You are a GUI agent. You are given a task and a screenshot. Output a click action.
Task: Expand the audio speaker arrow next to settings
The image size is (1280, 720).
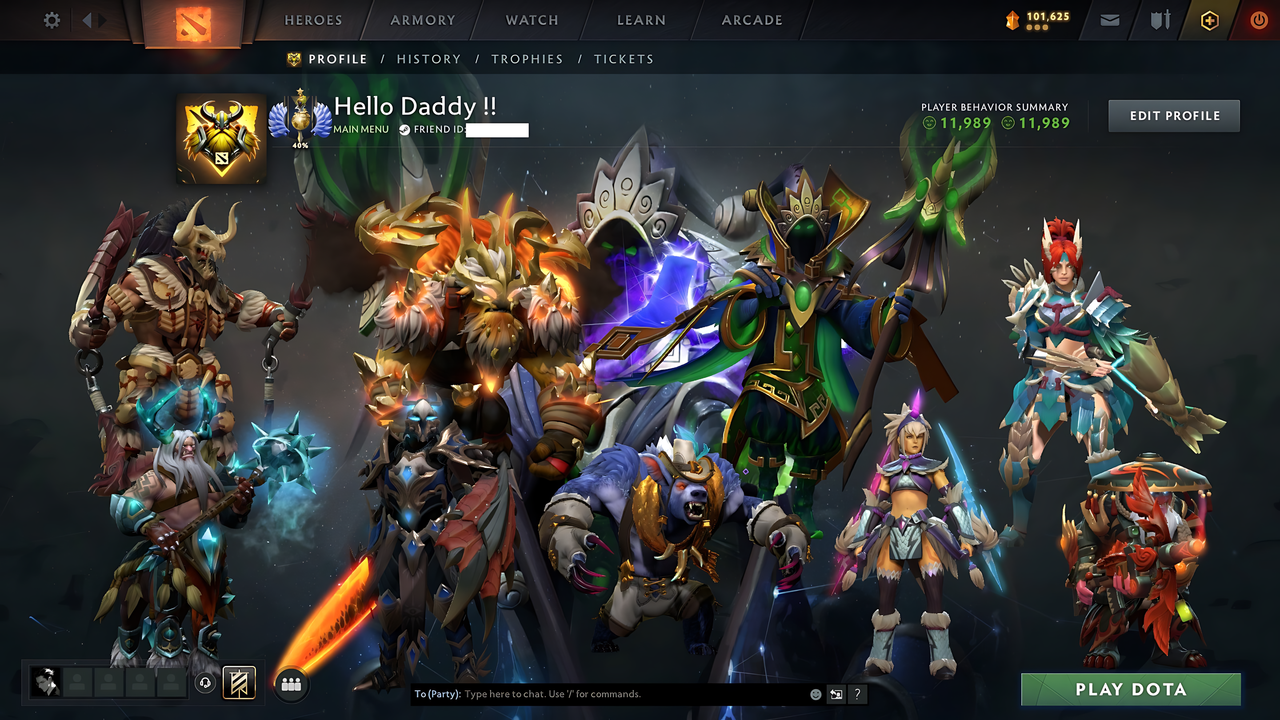point(85,19)
